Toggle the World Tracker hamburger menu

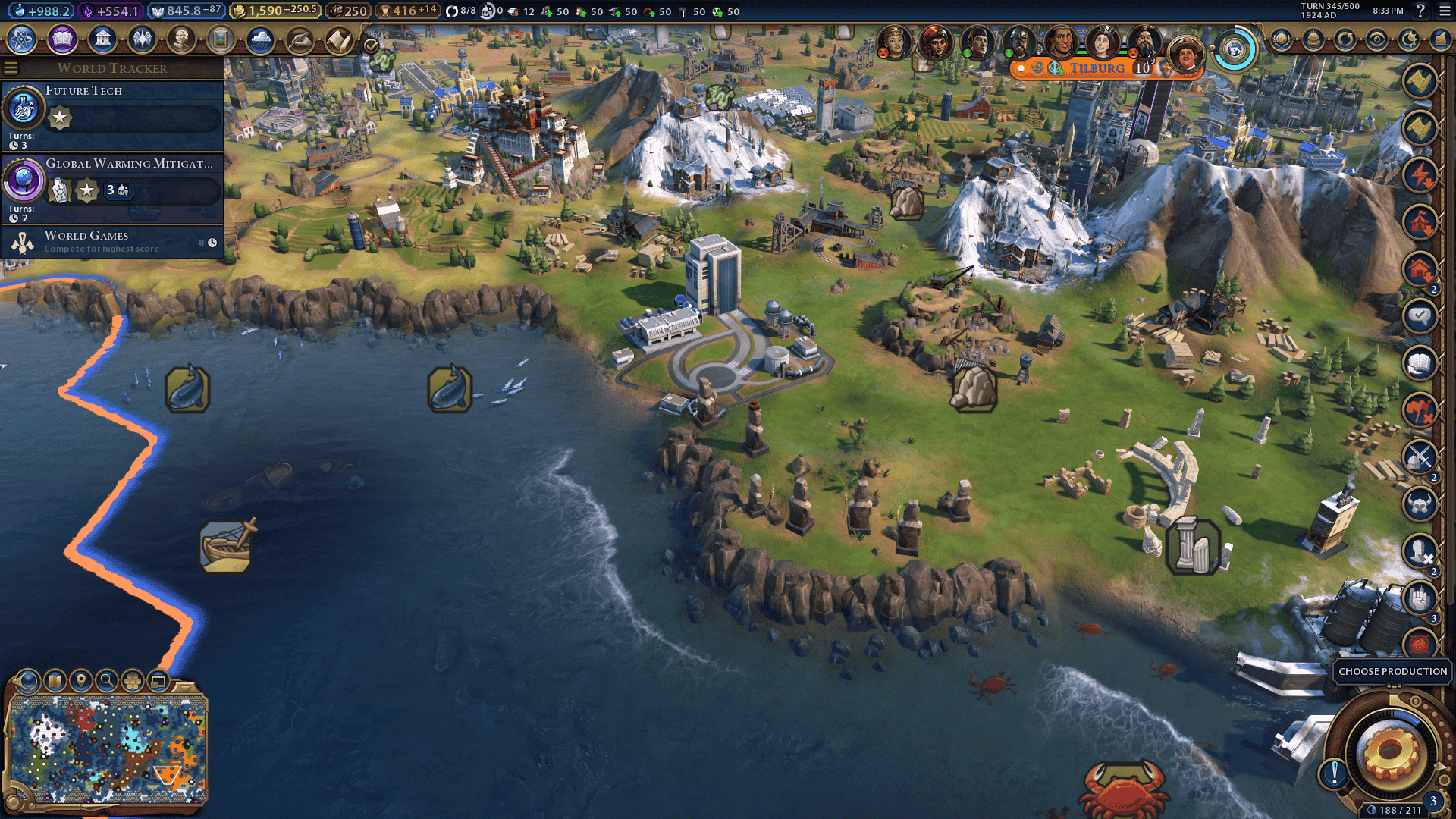[x=11, y=68]
